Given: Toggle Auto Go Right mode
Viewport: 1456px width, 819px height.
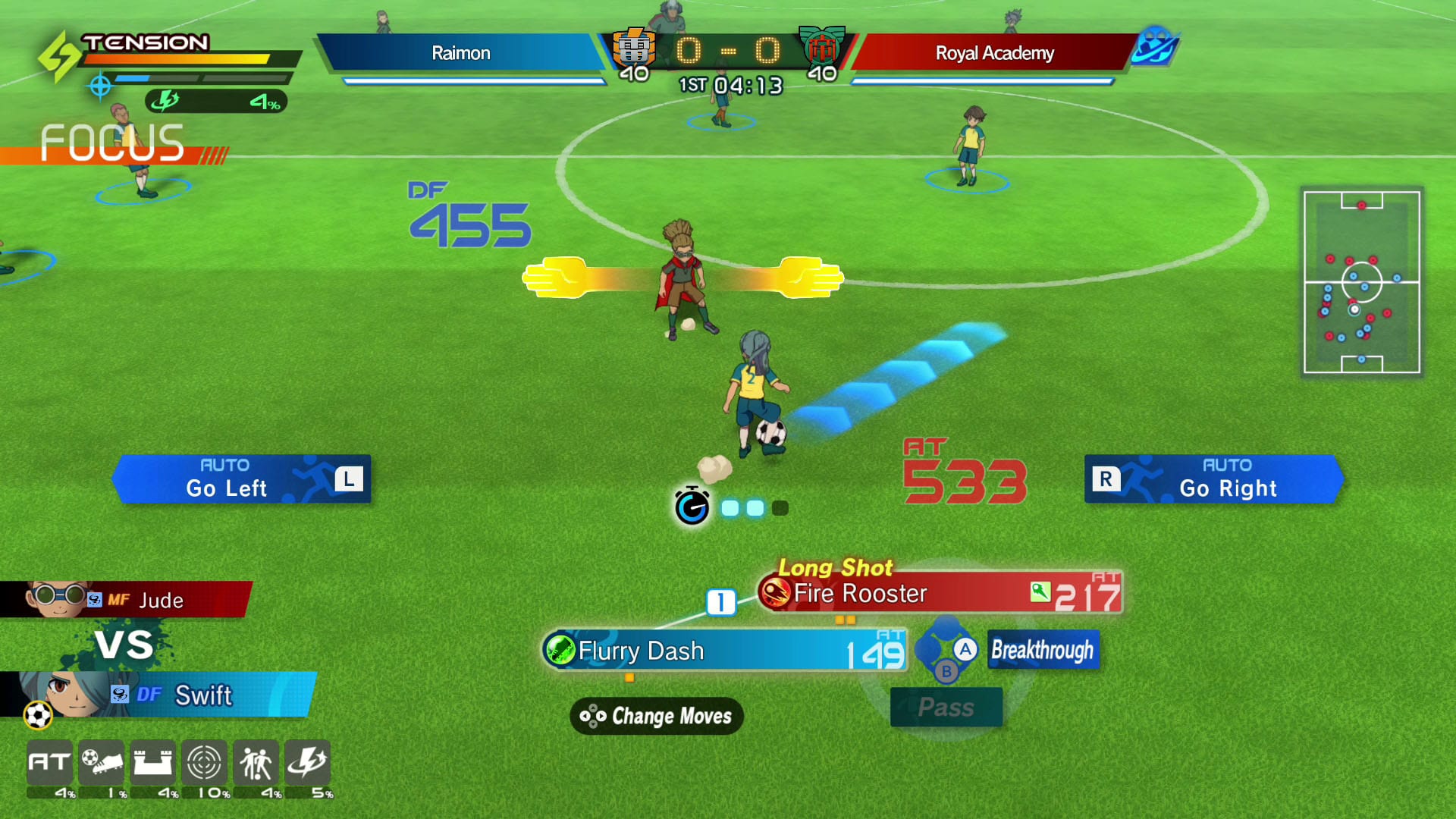Looking at the screenshot, I should (1213, 479).
